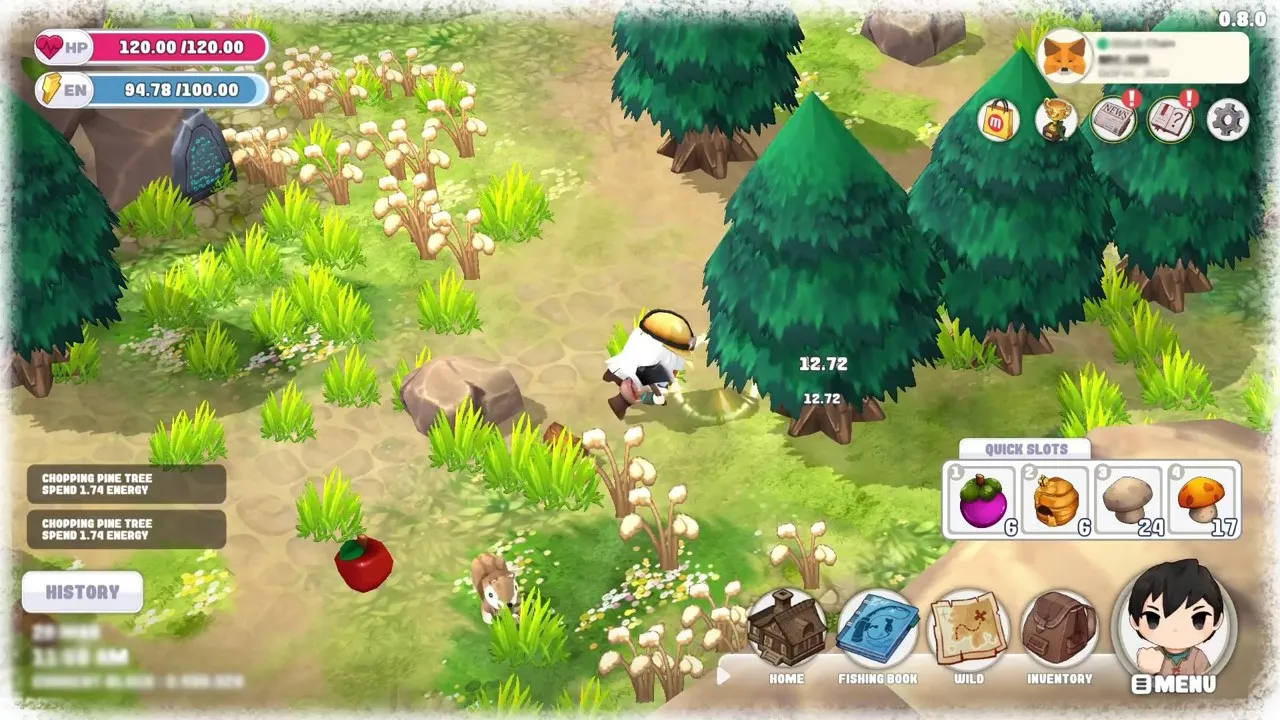Show the History log
The width and height of the screenshot is (1280, 720).
click(x=82, y=592)
